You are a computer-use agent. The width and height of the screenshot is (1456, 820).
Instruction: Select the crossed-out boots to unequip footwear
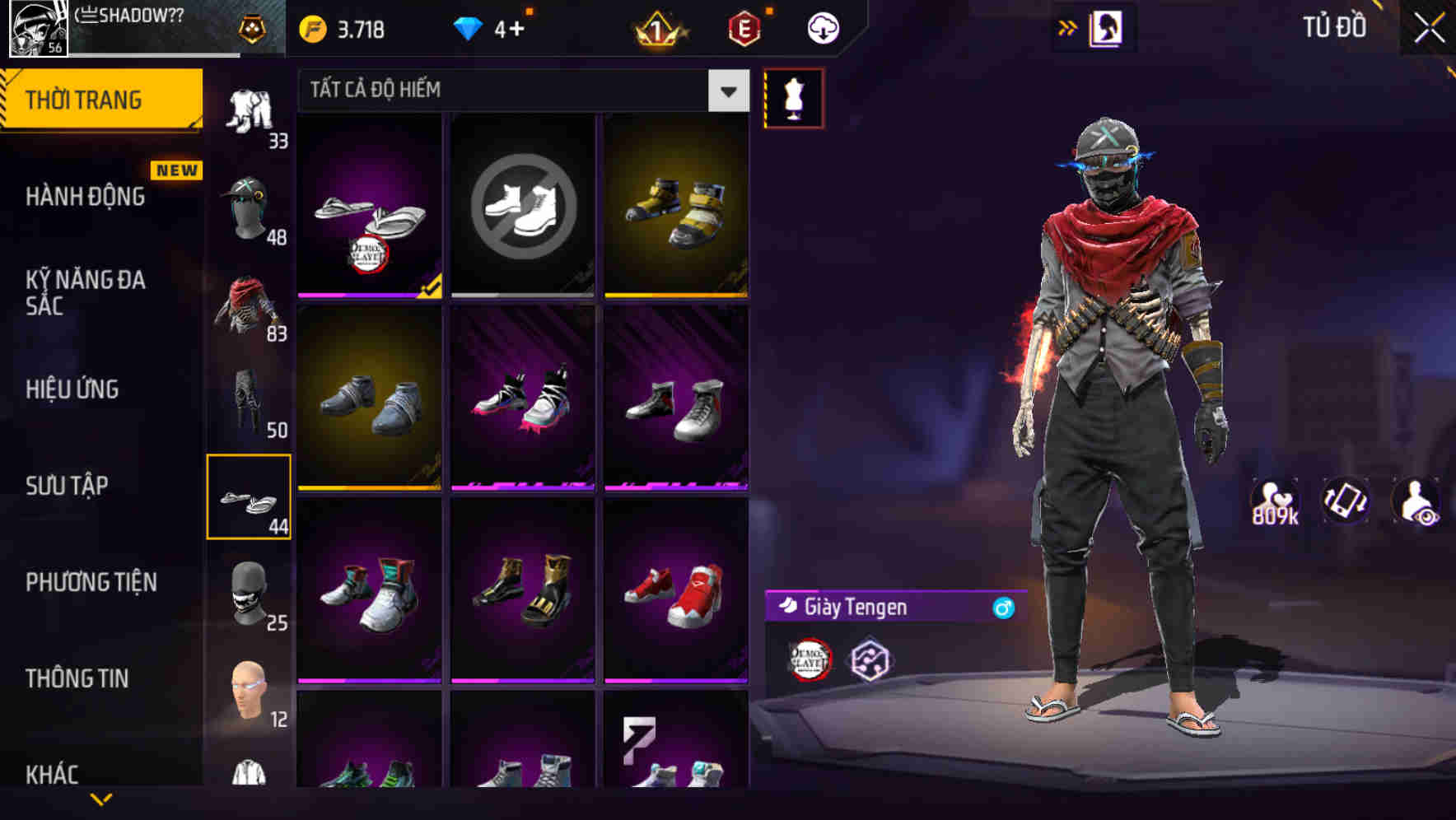(521, 206)
